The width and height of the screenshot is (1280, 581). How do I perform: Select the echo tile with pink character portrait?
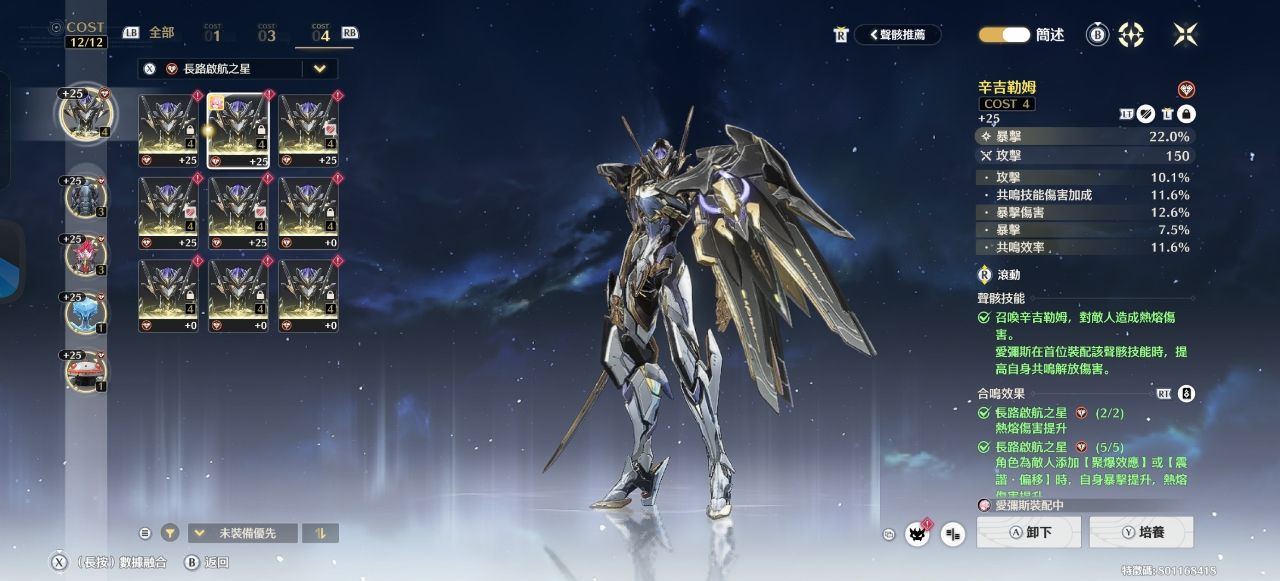tap(238, 130)
